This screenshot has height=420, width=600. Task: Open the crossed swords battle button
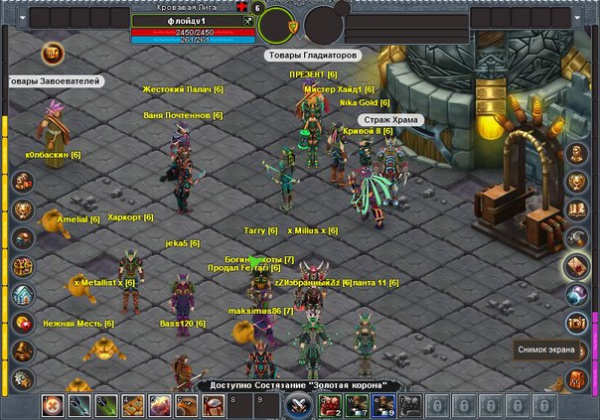[x=299, y=405]
